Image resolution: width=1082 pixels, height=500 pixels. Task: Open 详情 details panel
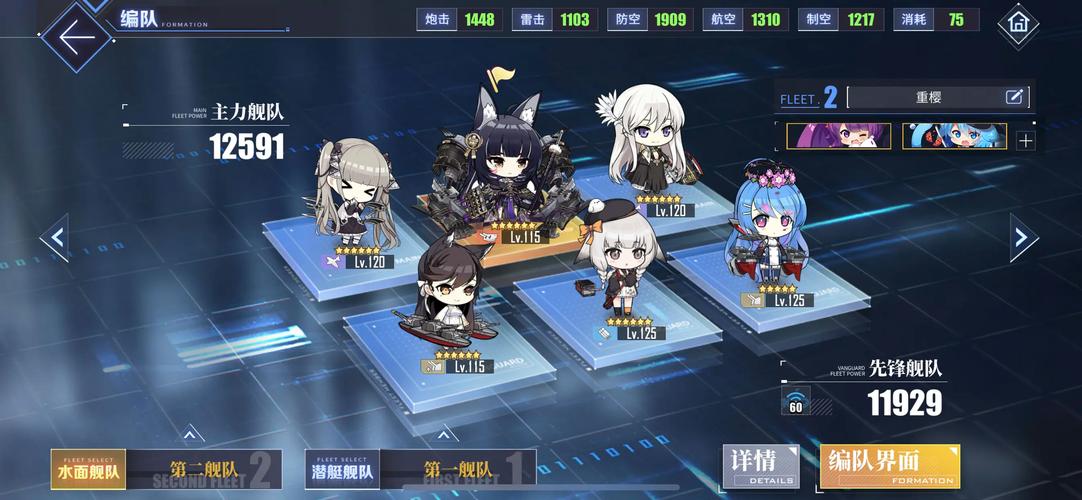pyautogui.click(x=761, y=467)
